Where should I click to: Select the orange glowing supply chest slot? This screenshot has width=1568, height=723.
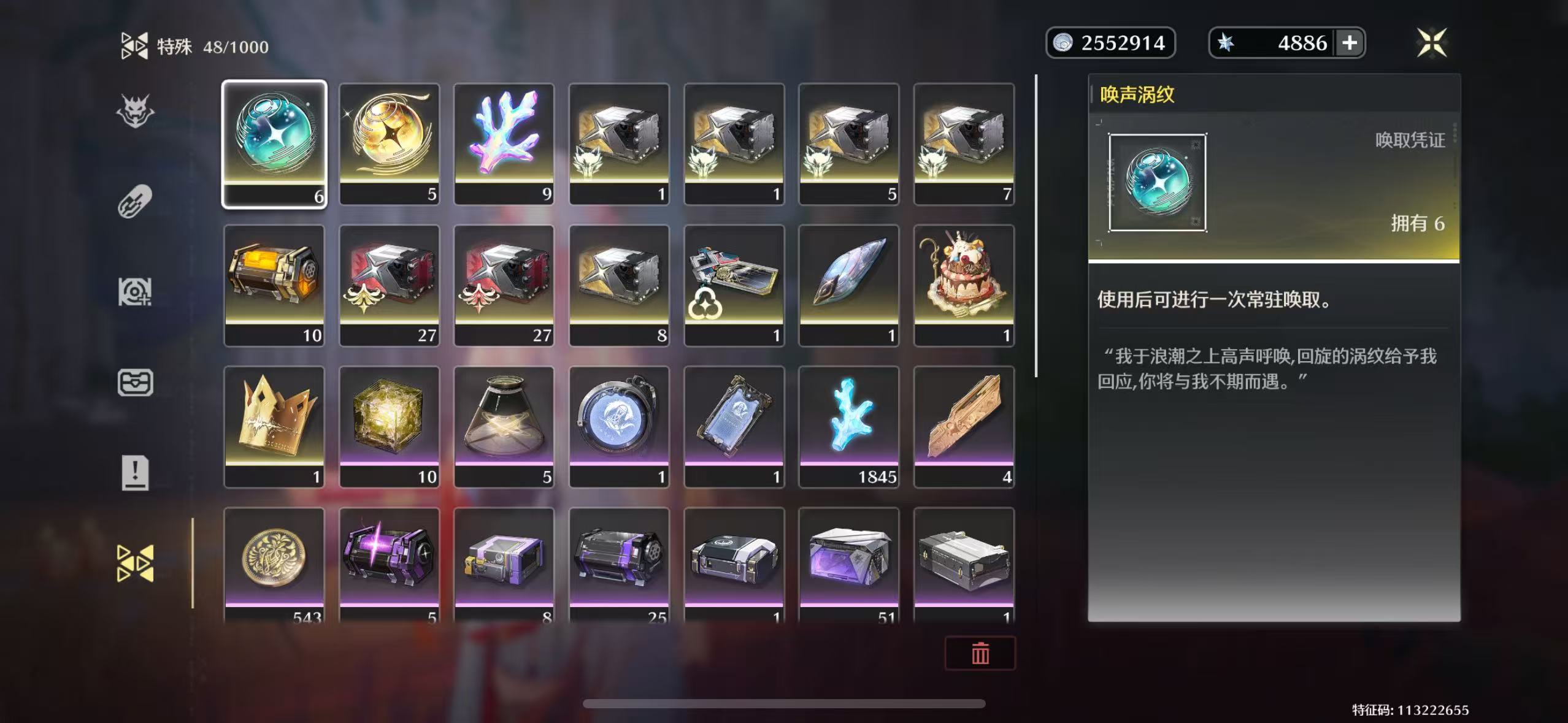274,285
